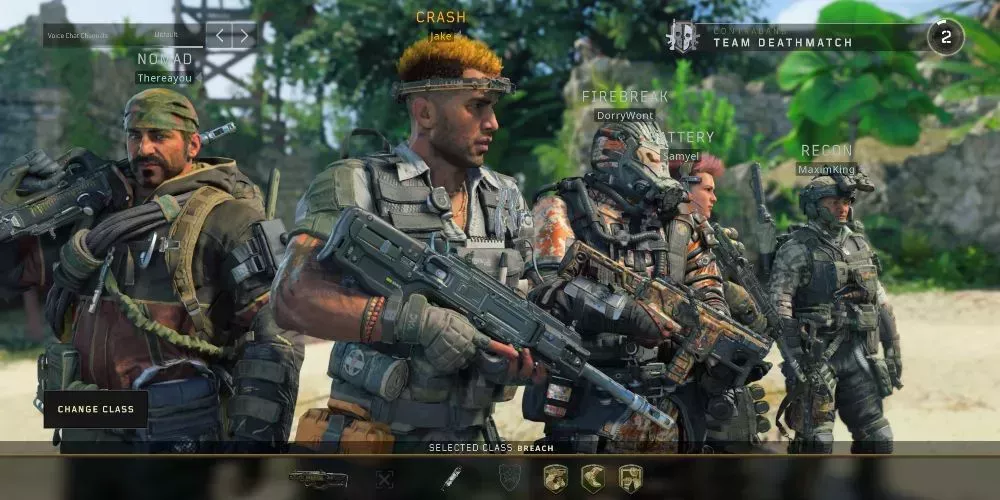Select the first gold perk badge
This screenshot has height=500, width=1000.
click(555, 478)
